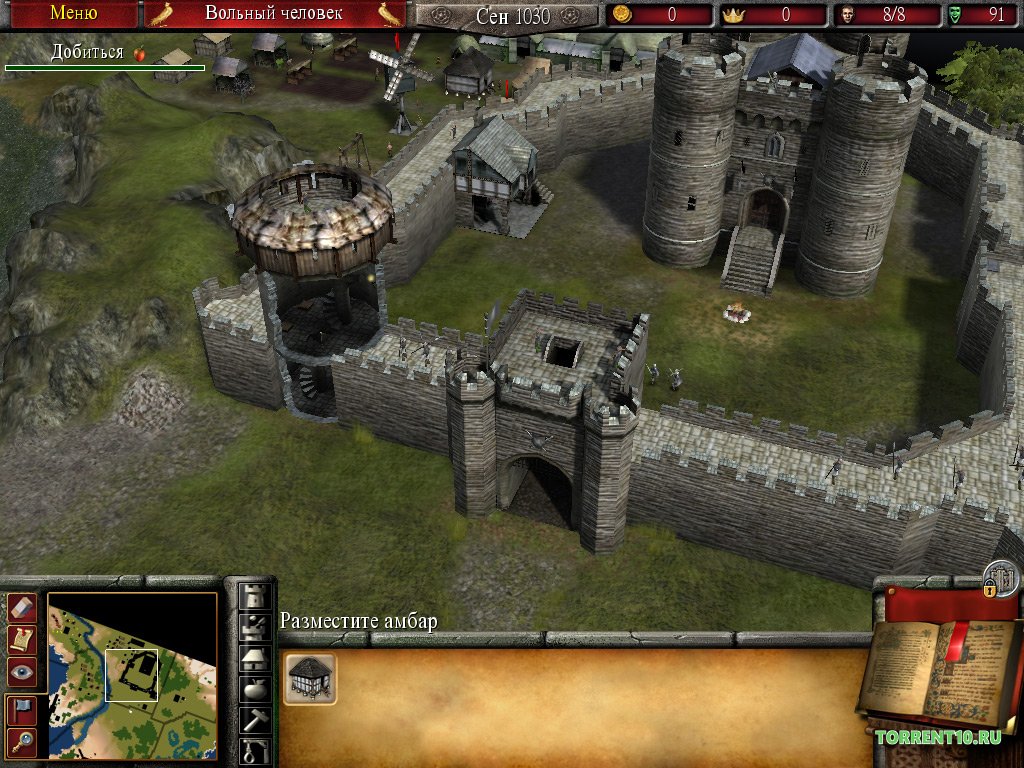
Task: Click the flag marker button
Action: [x=22, y=709]
